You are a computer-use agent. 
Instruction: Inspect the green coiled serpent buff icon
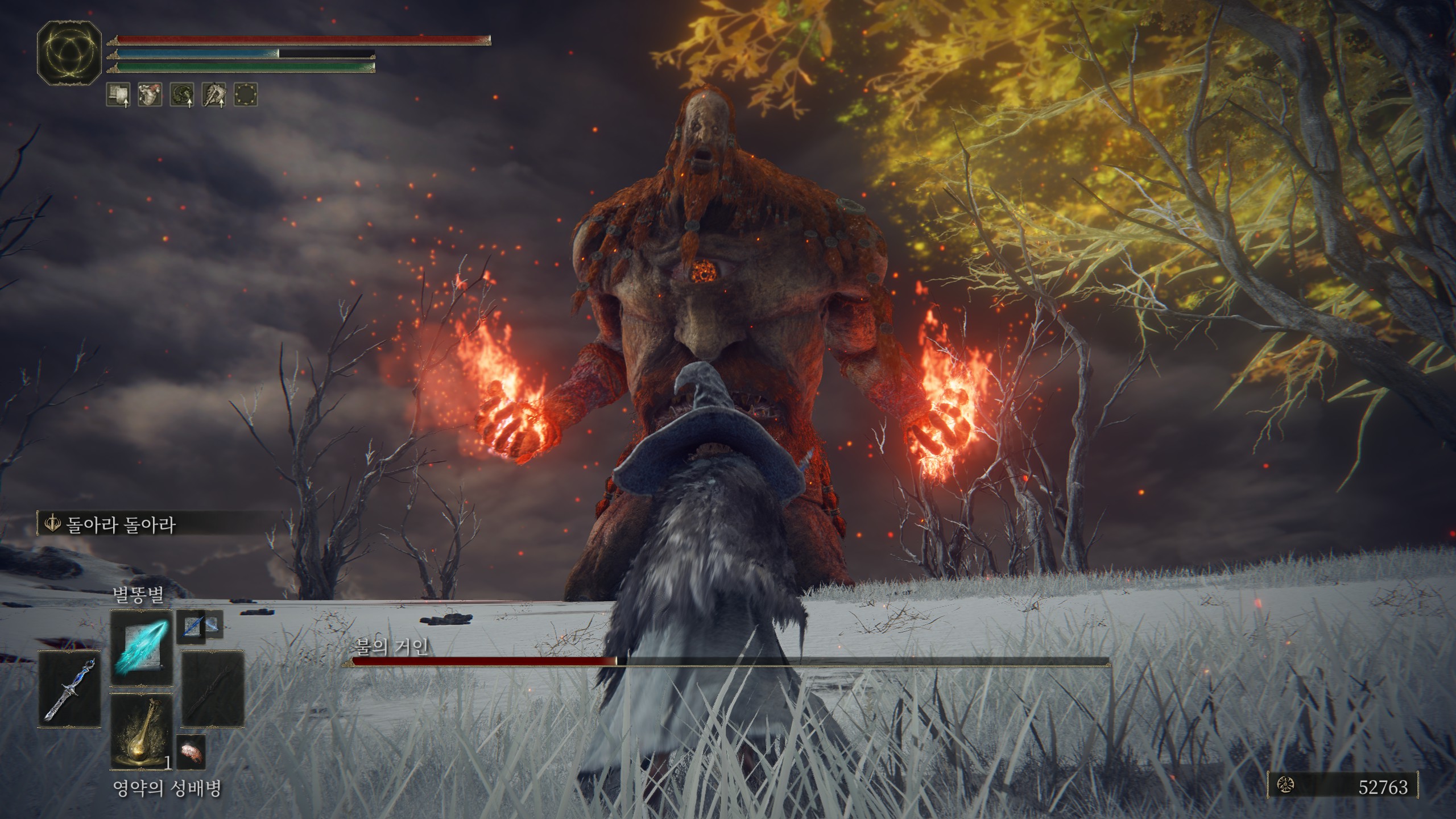coord(182,94)
